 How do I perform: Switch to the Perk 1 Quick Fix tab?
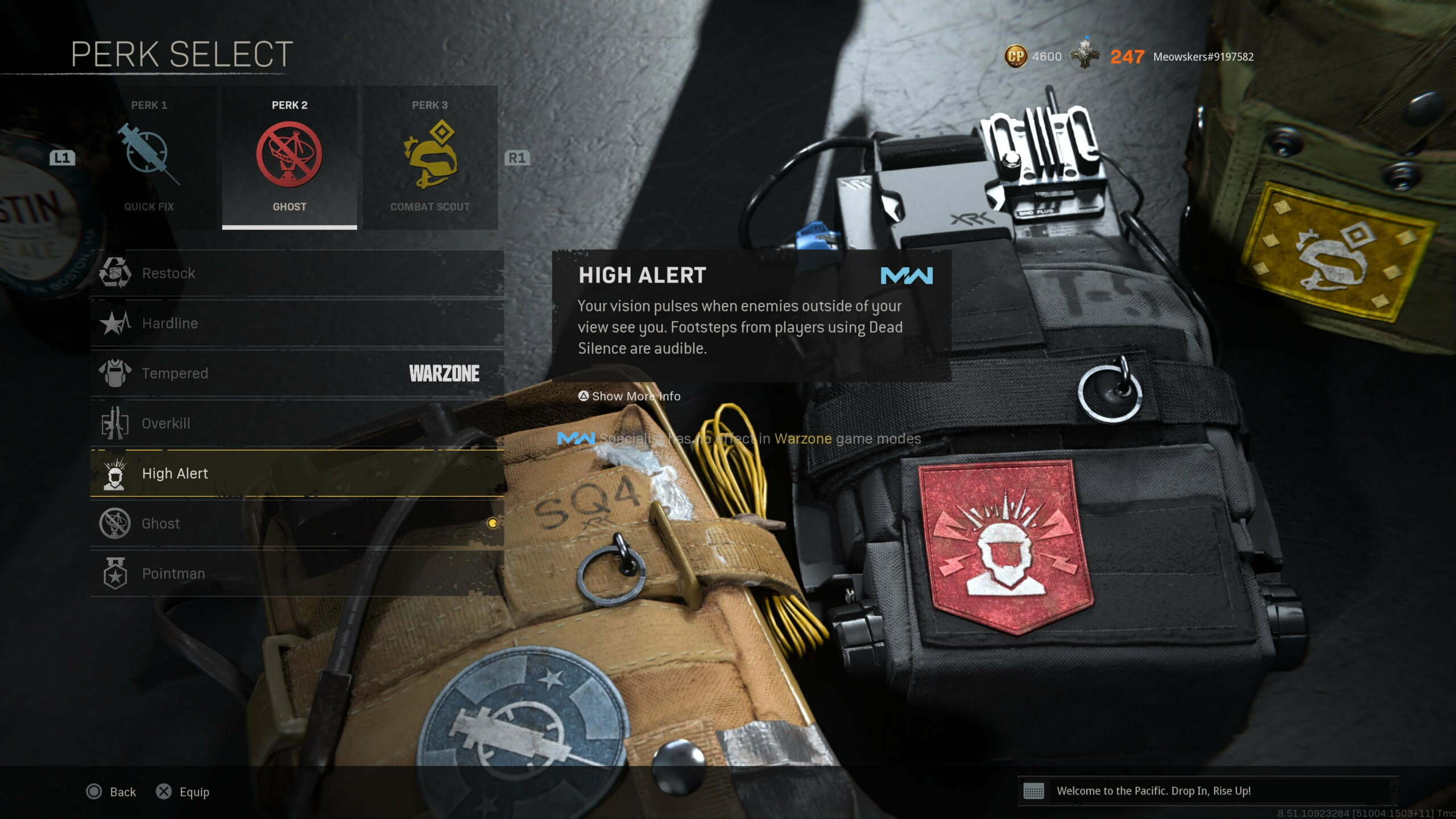(x=149, y=158)
